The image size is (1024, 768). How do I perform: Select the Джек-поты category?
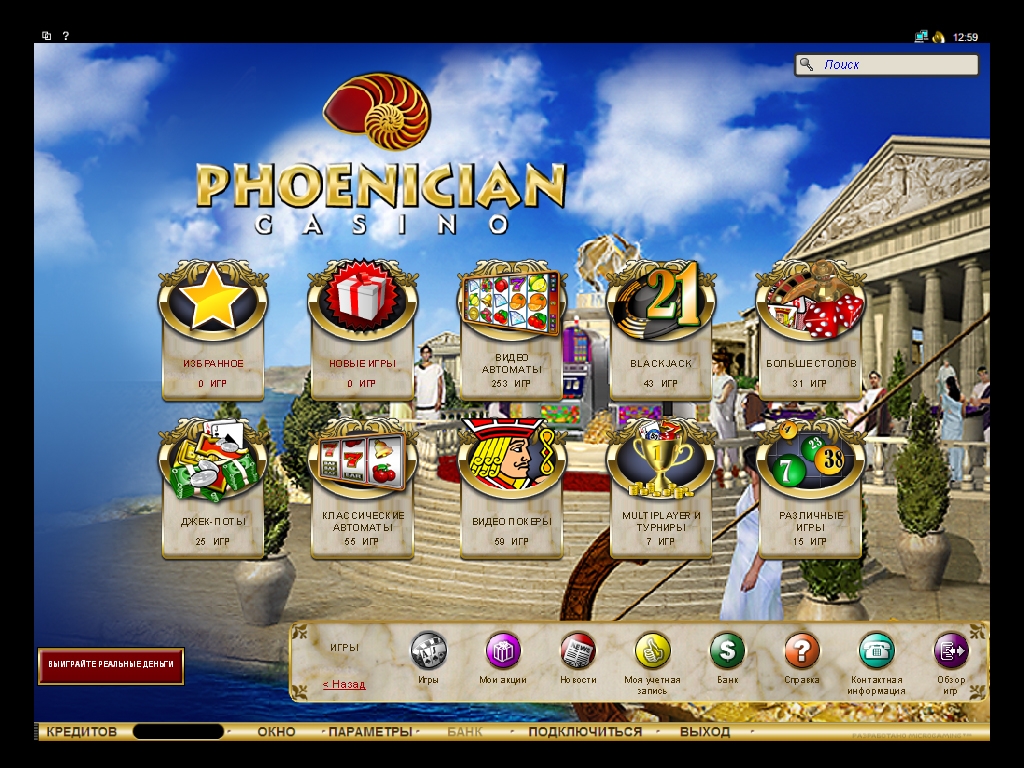pyautogui.click(x=213, y=488)
